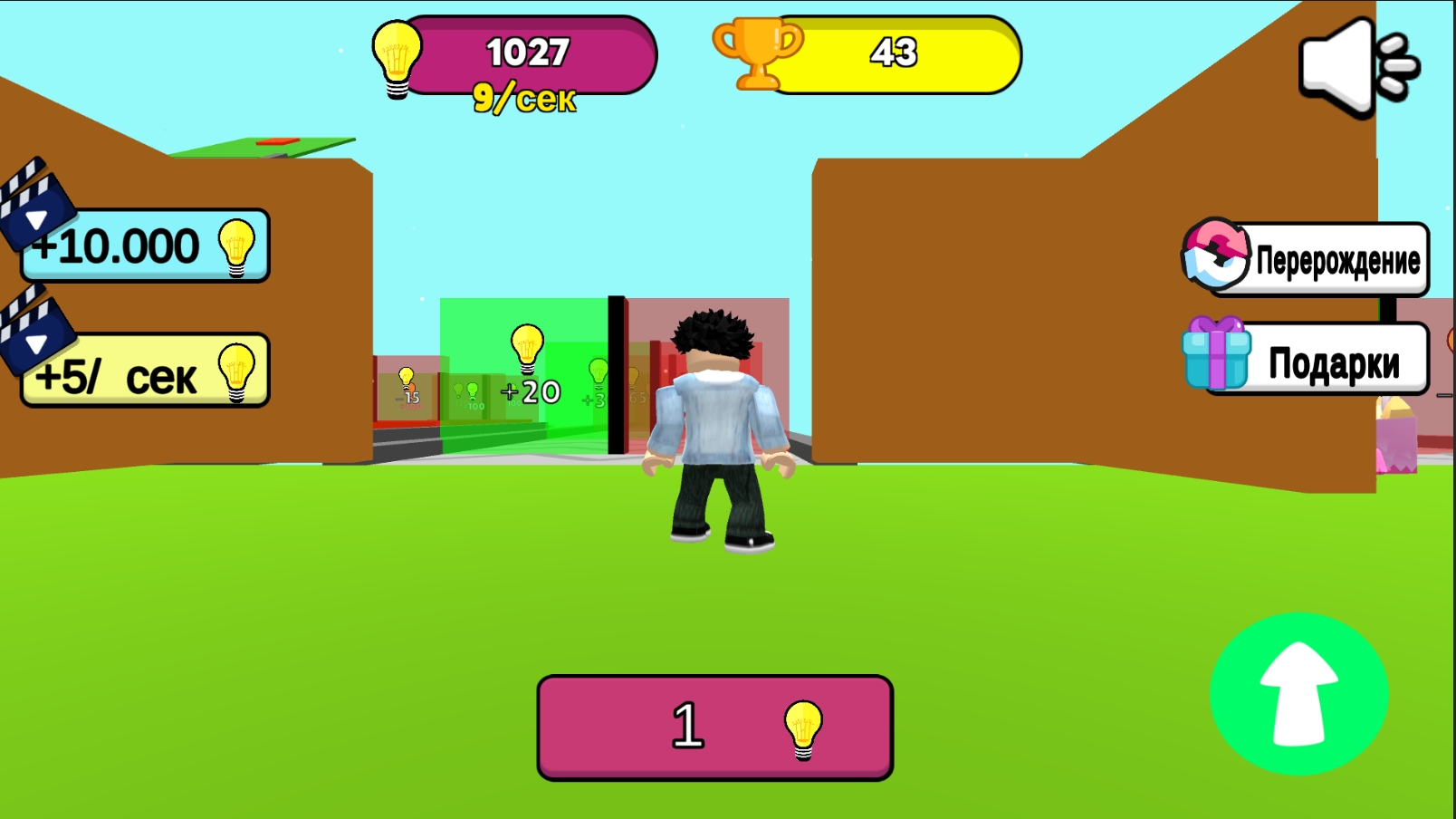
Task: Expand the +10.000 reward with its clapper arrow
Action: [36, 217]
